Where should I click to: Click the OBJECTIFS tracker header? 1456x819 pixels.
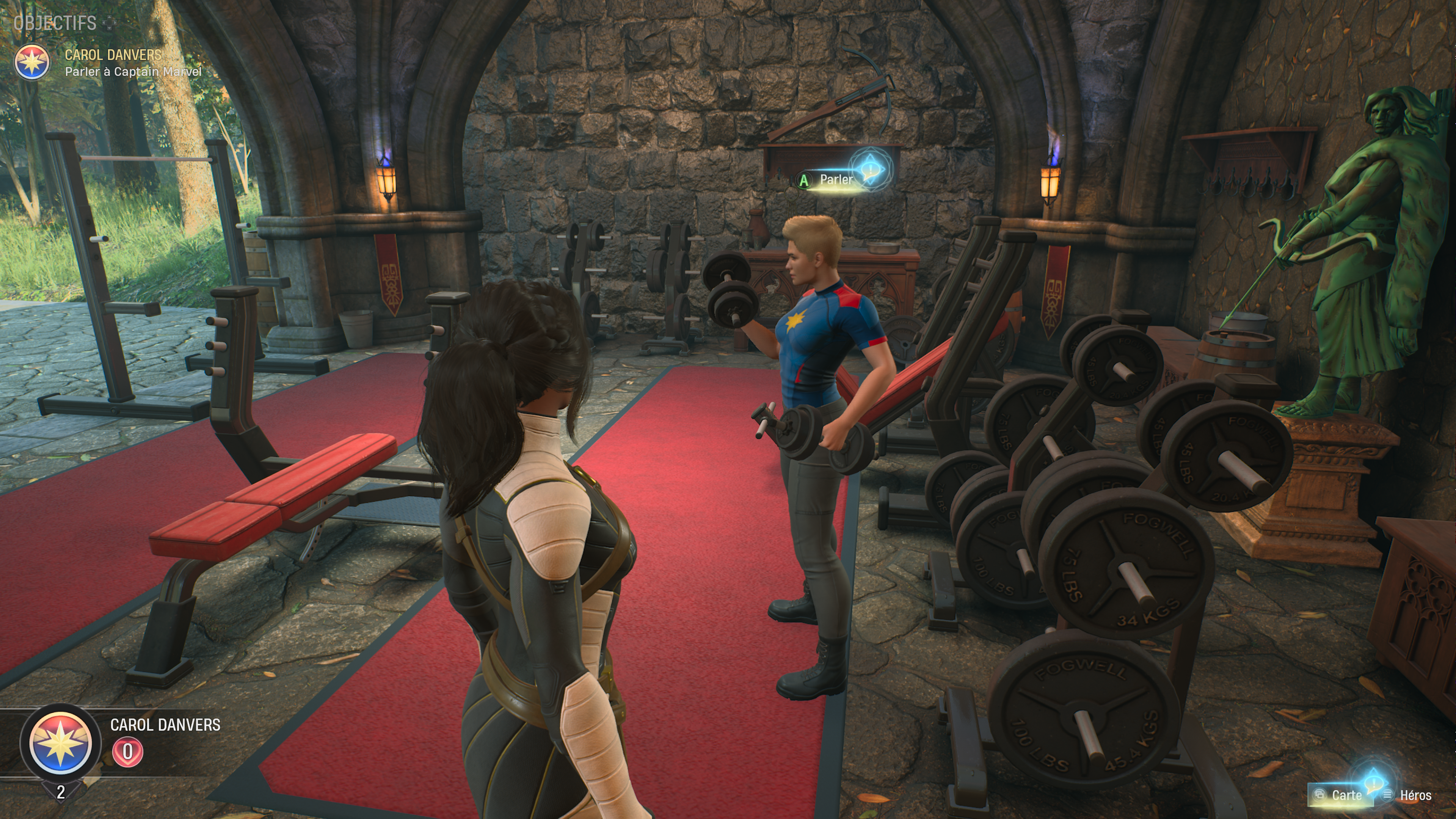tap(55, 23)
